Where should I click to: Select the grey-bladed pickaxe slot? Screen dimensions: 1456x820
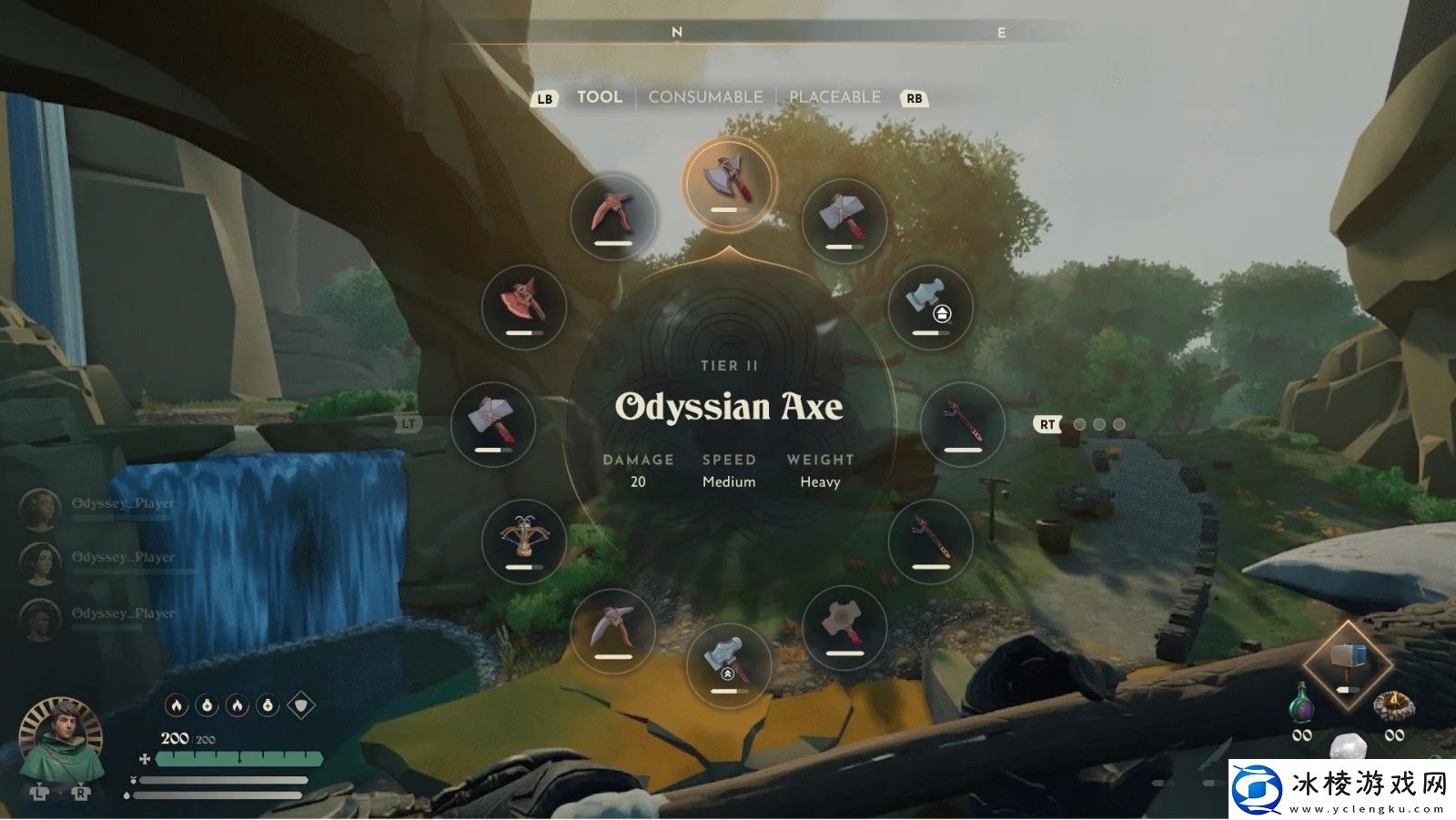[x=612, y=628]
